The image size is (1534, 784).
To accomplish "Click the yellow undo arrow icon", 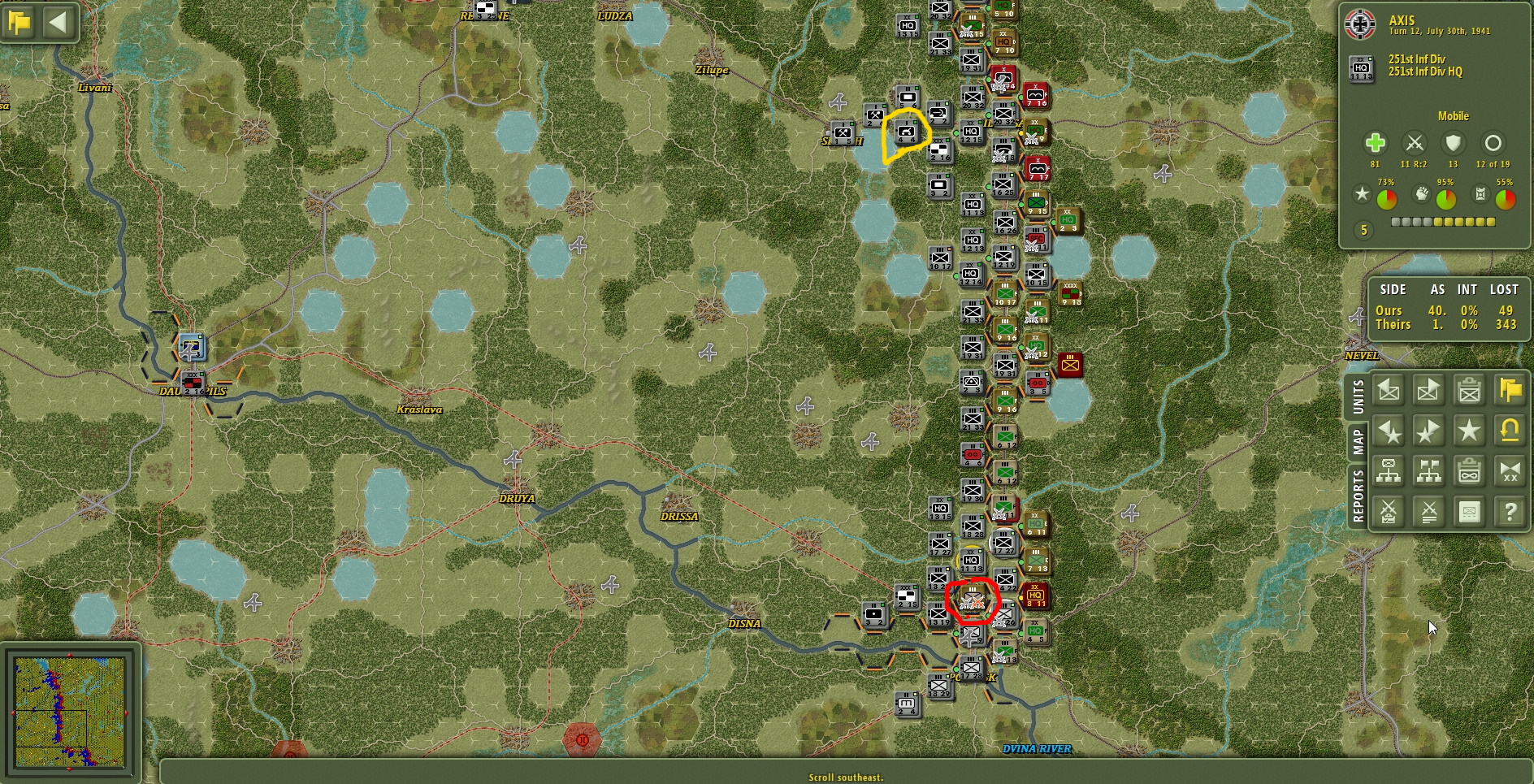I will coord(1510,431).
